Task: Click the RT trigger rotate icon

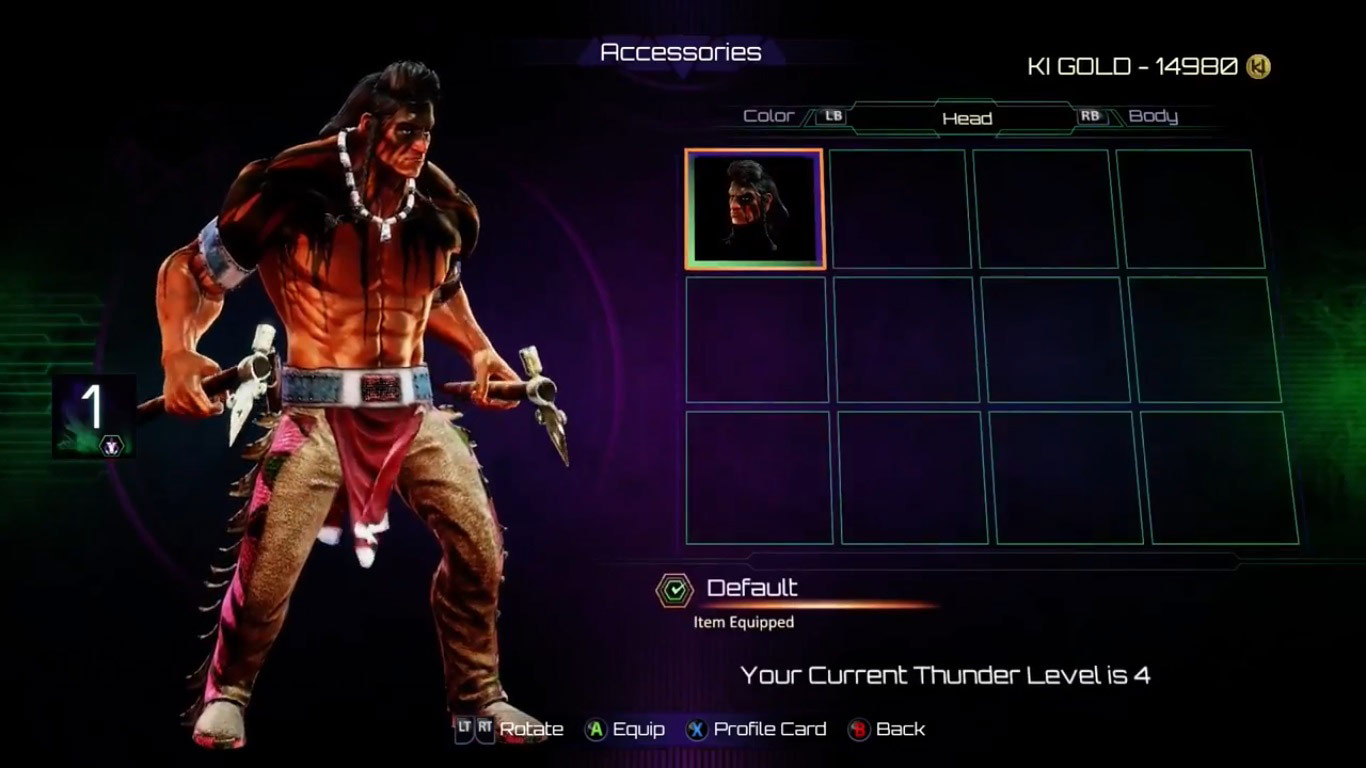Action: click(x=486, y=729)
